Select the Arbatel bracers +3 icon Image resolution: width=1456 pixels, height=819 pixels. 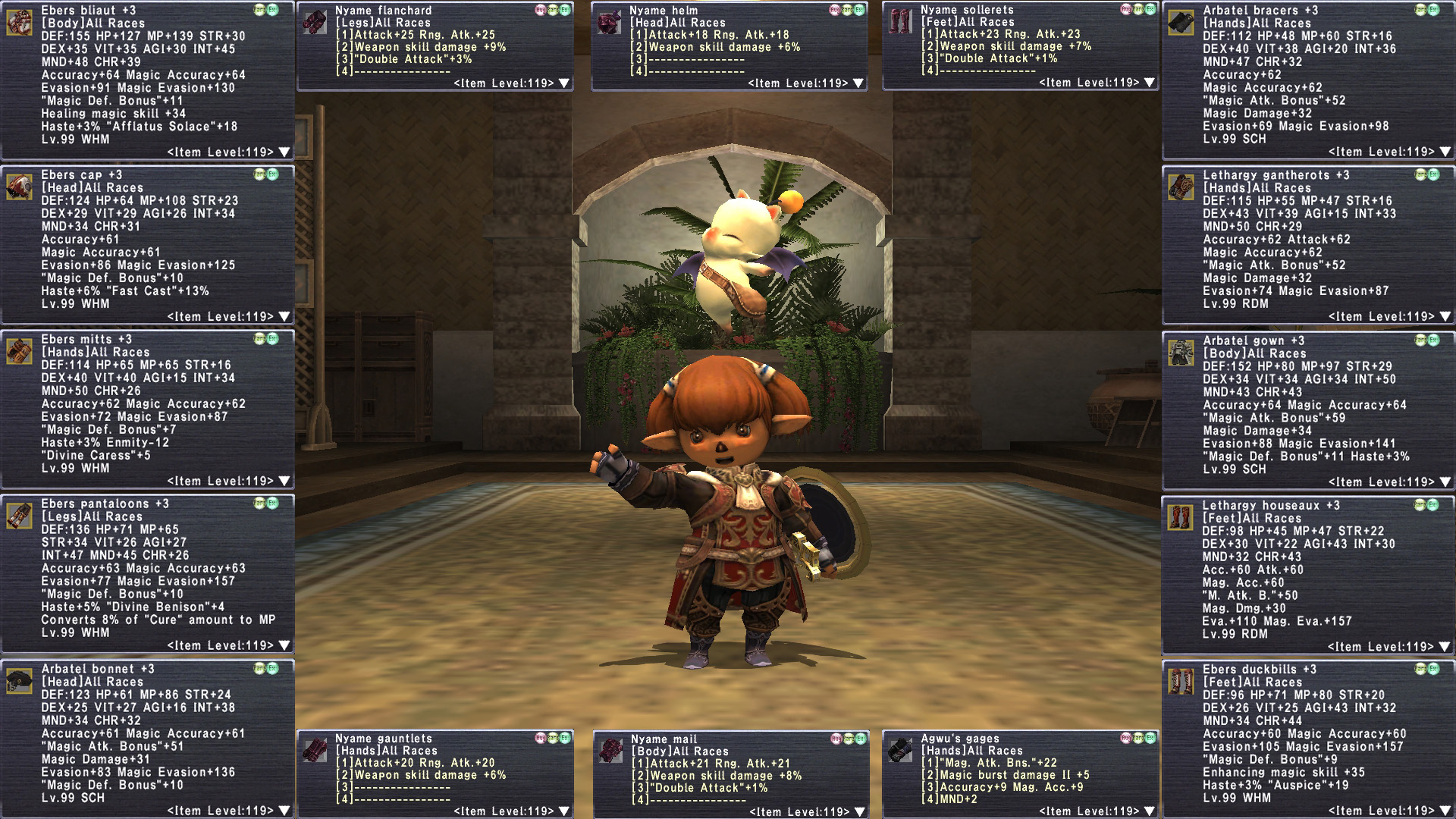(x=1181, y=22)
